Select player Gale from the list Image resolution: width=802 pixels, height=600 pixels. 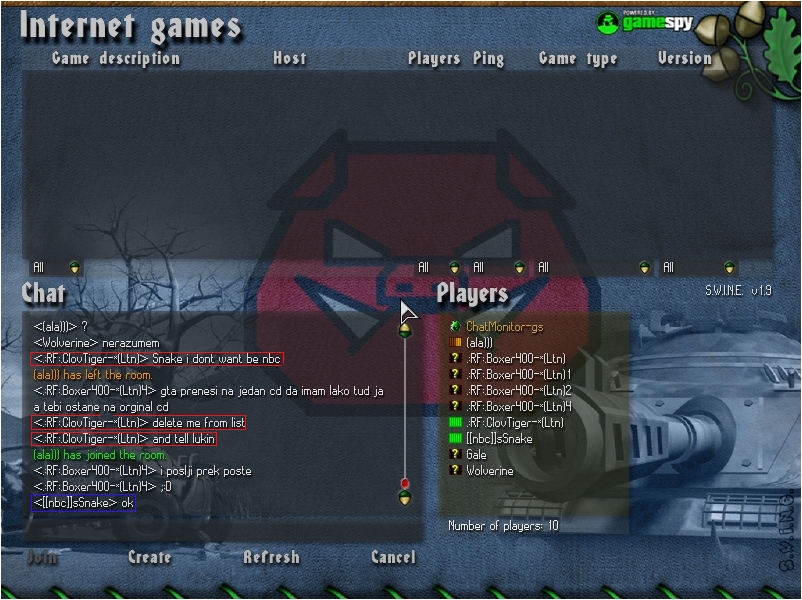[476, 455]
